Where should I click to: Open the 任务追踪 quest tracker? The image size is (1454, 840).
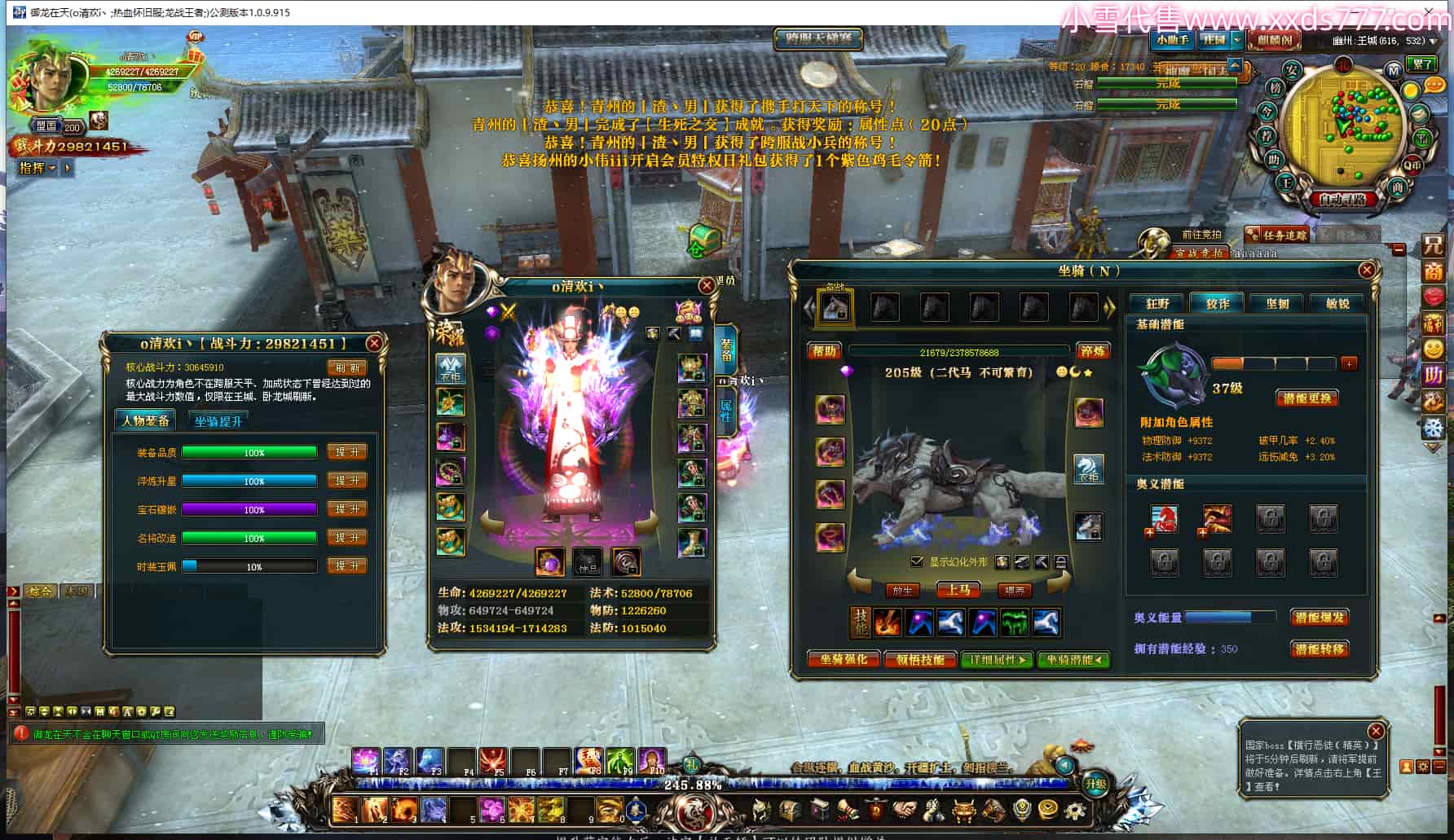pos(1283,235)
